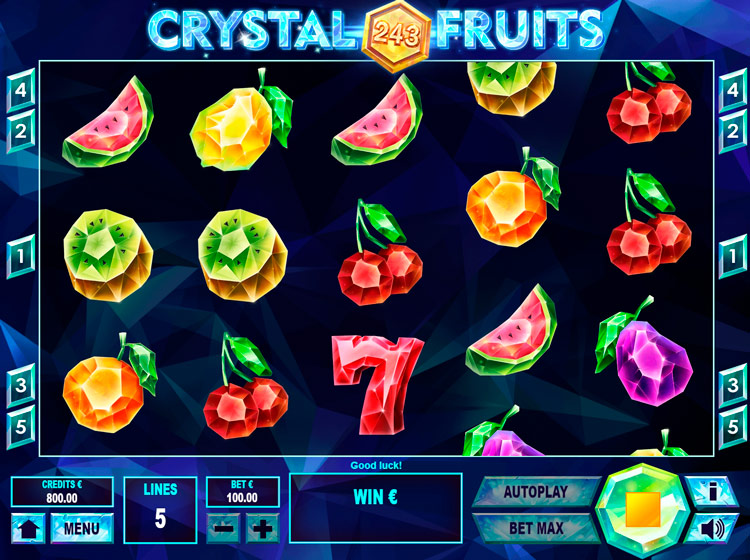750x560 pixels.
Task: Open the MENU button
Action: point(81,527)
